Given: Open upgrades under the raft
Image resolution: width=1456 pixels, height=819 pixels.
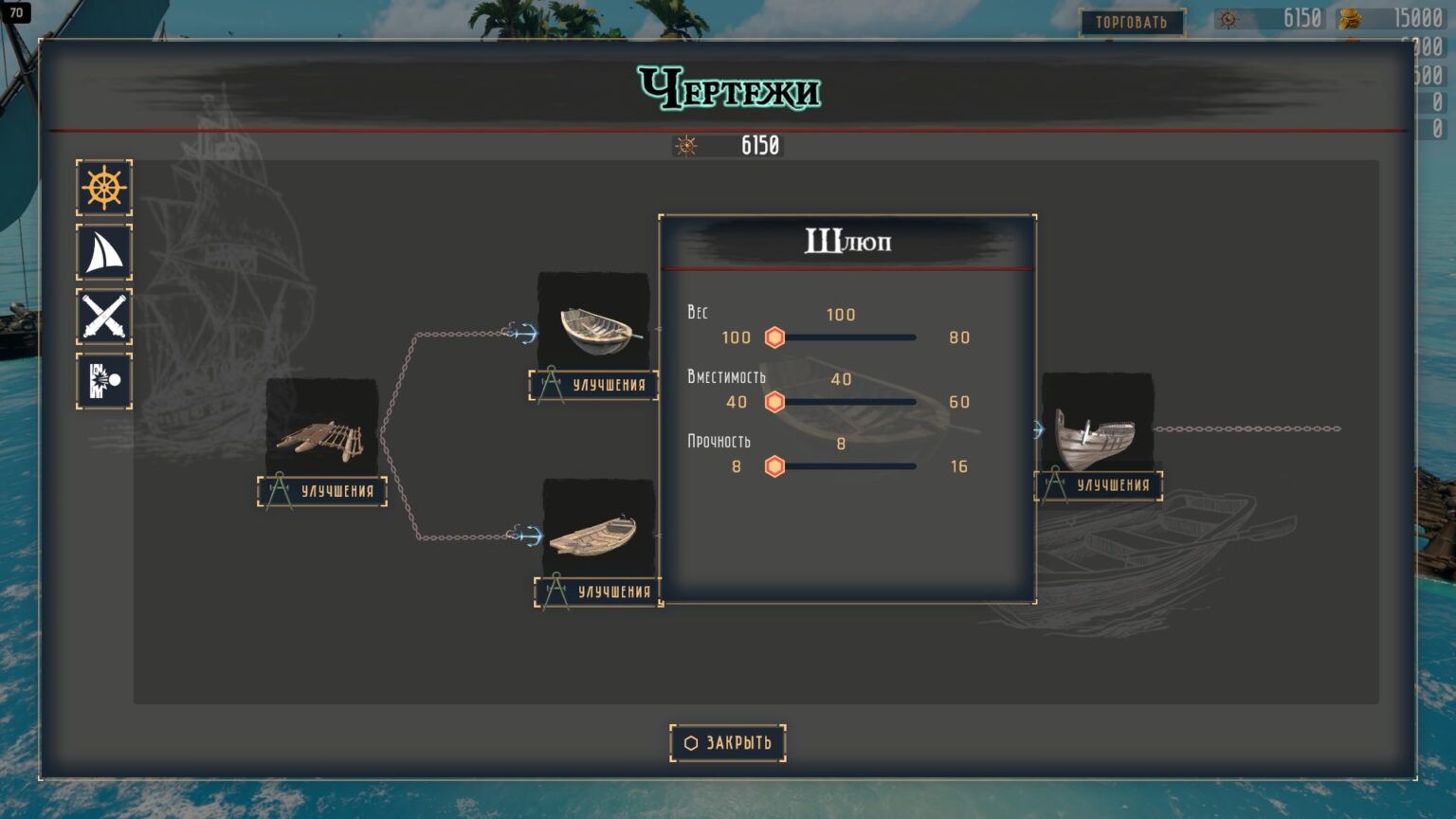Looking at the screenshot, I should (x=322, y=491).
